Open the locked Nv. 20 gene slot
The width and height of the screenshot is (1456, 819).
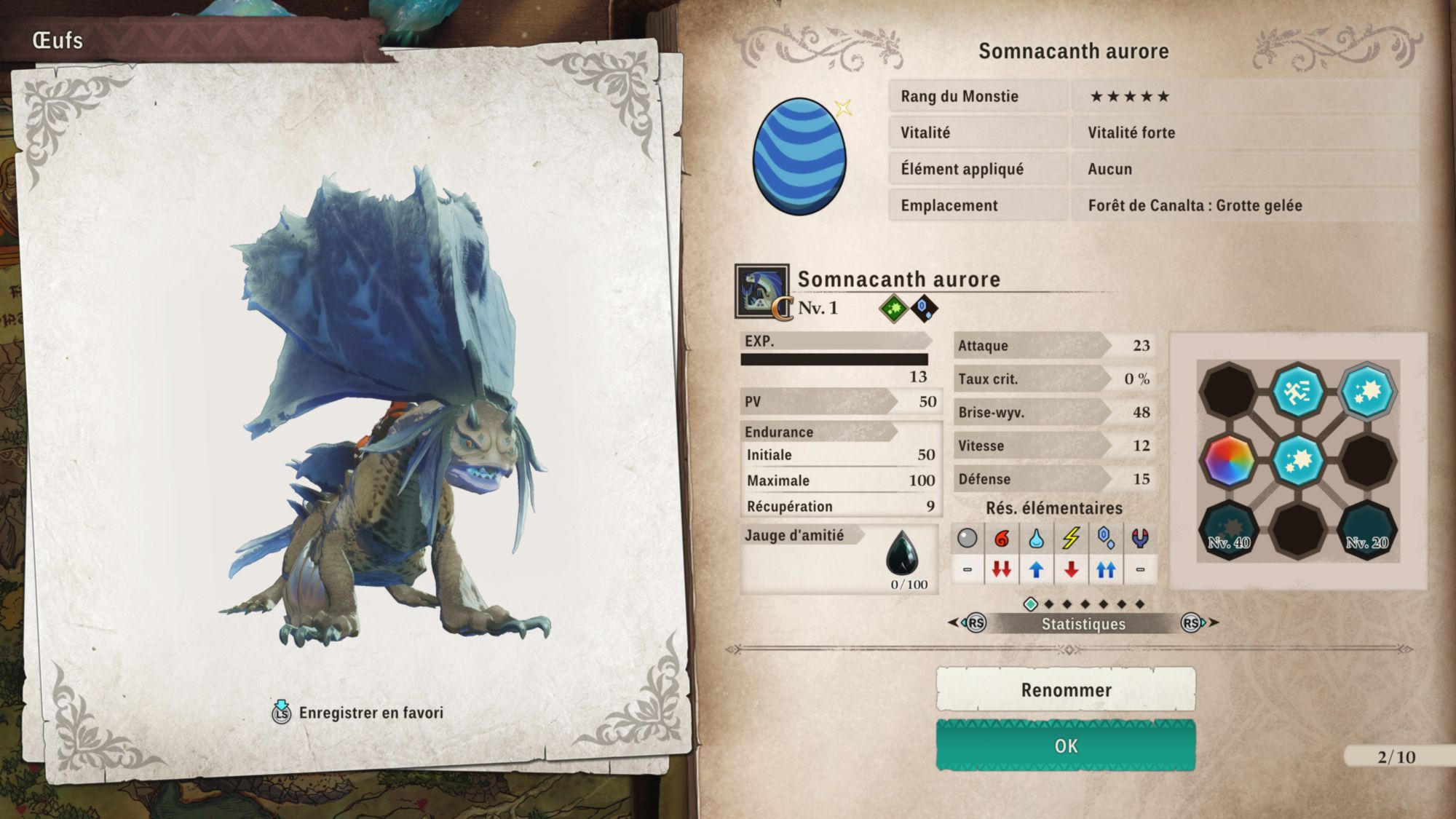[x=1367, y=531]
